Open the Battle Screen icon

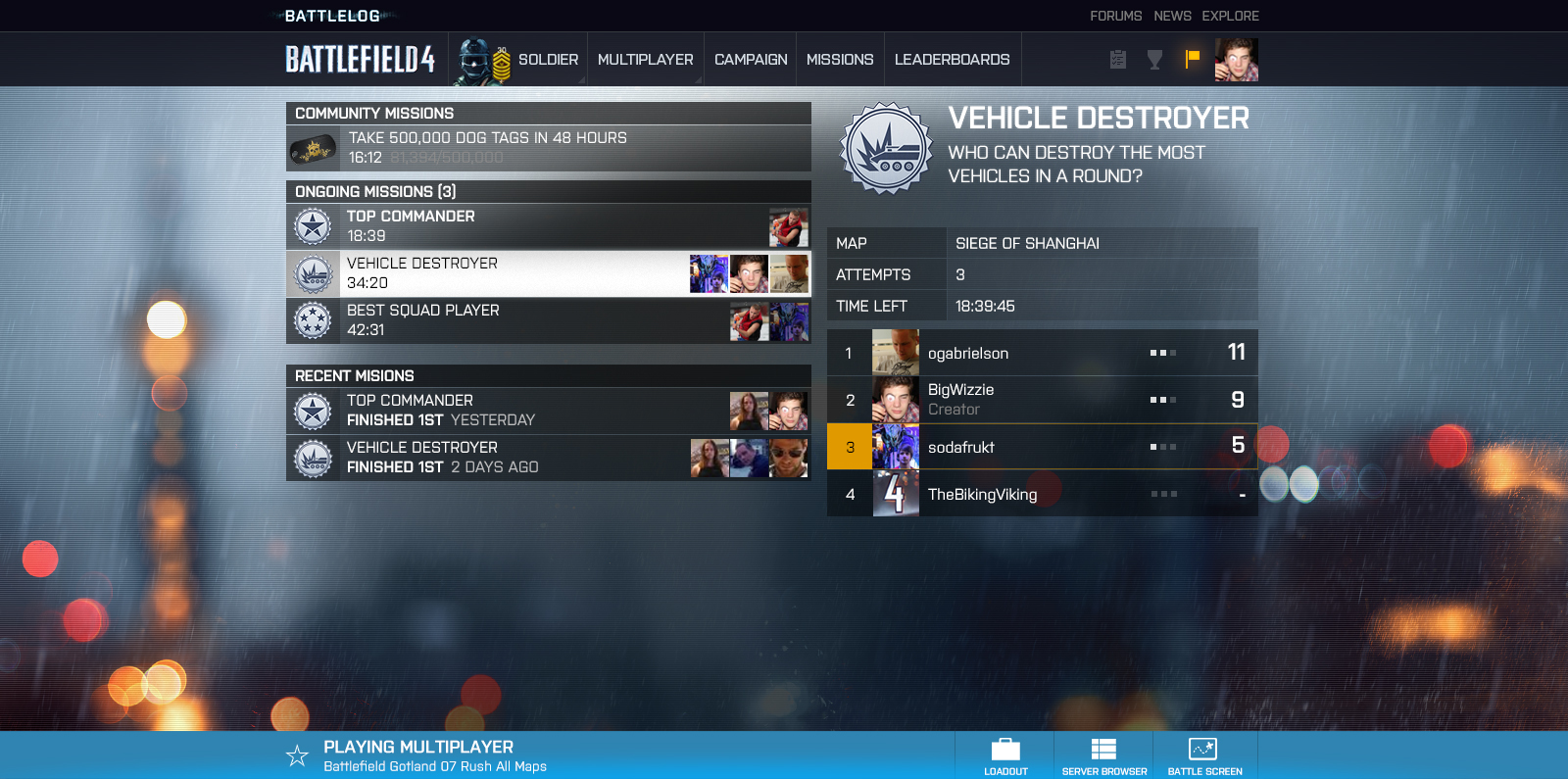tap(1204, 748)
